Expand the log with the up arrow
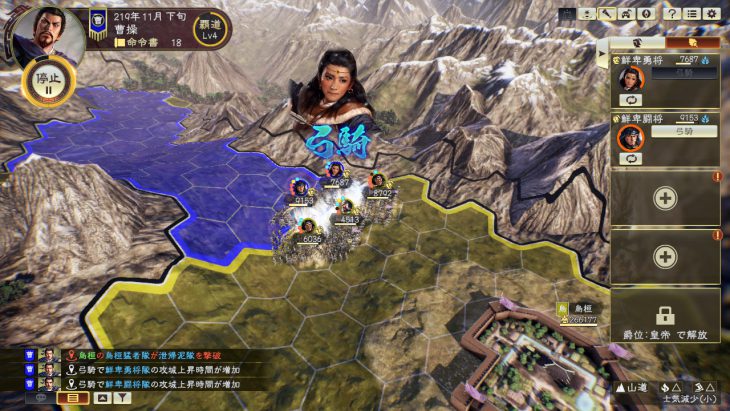Screen dimensions: 730x411 tap(101, 397)
